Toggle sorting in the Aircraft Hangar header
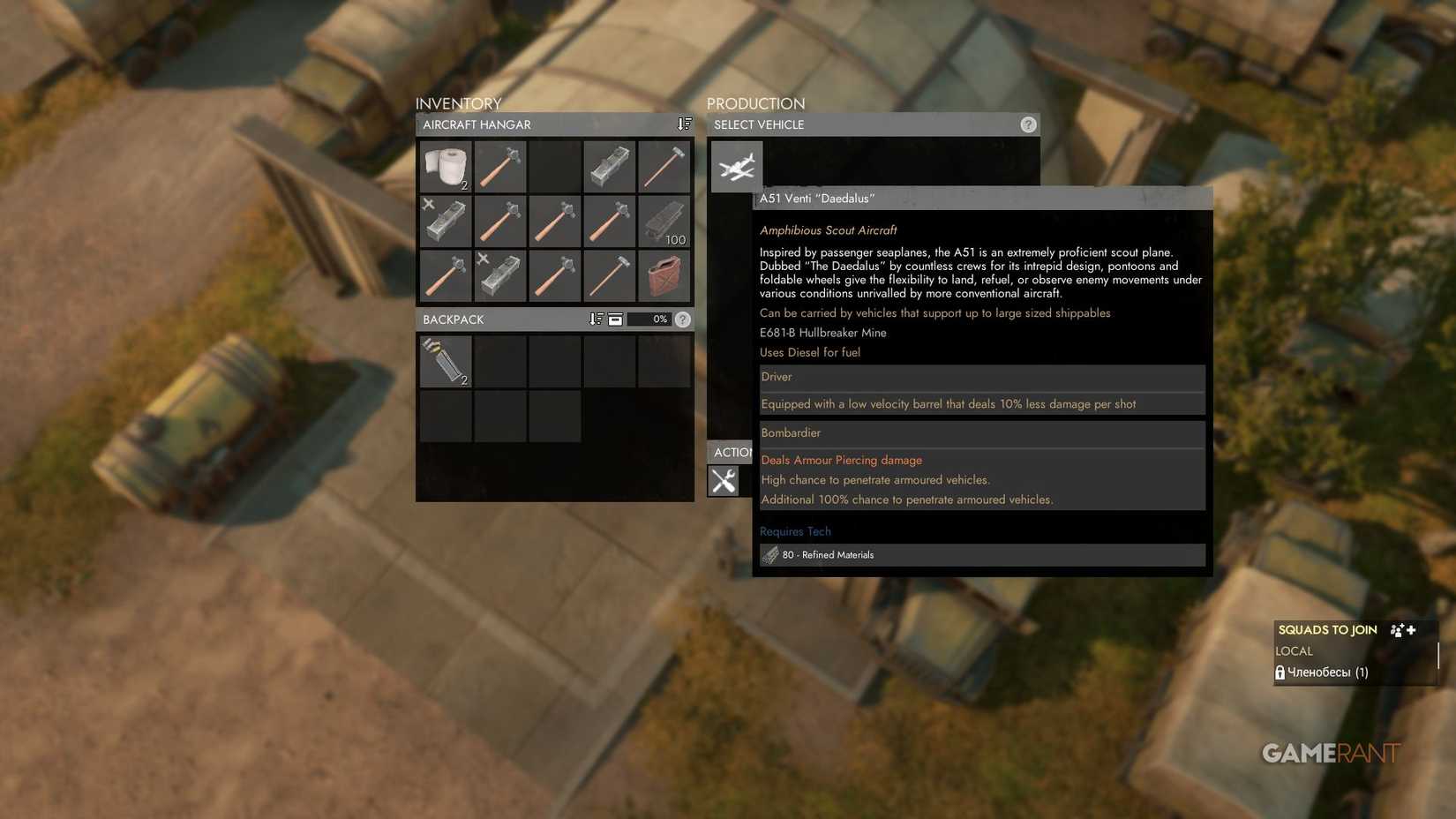The image size is (1456, 819). (x=683, y=124)
